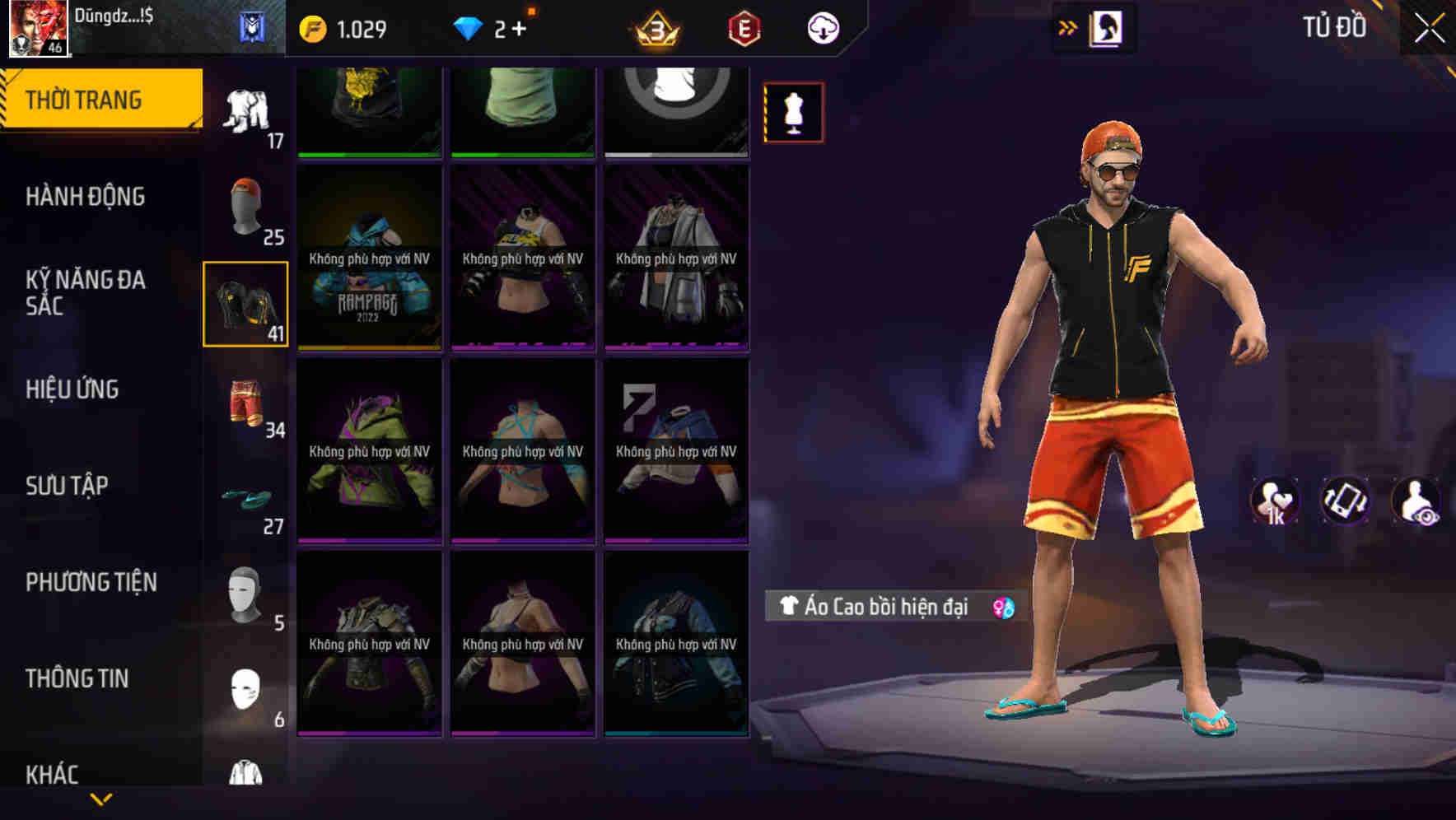Expand the sidebar using the bottom chevron
The height and width of the screenshot is (820, 1456).
[101, 800]
